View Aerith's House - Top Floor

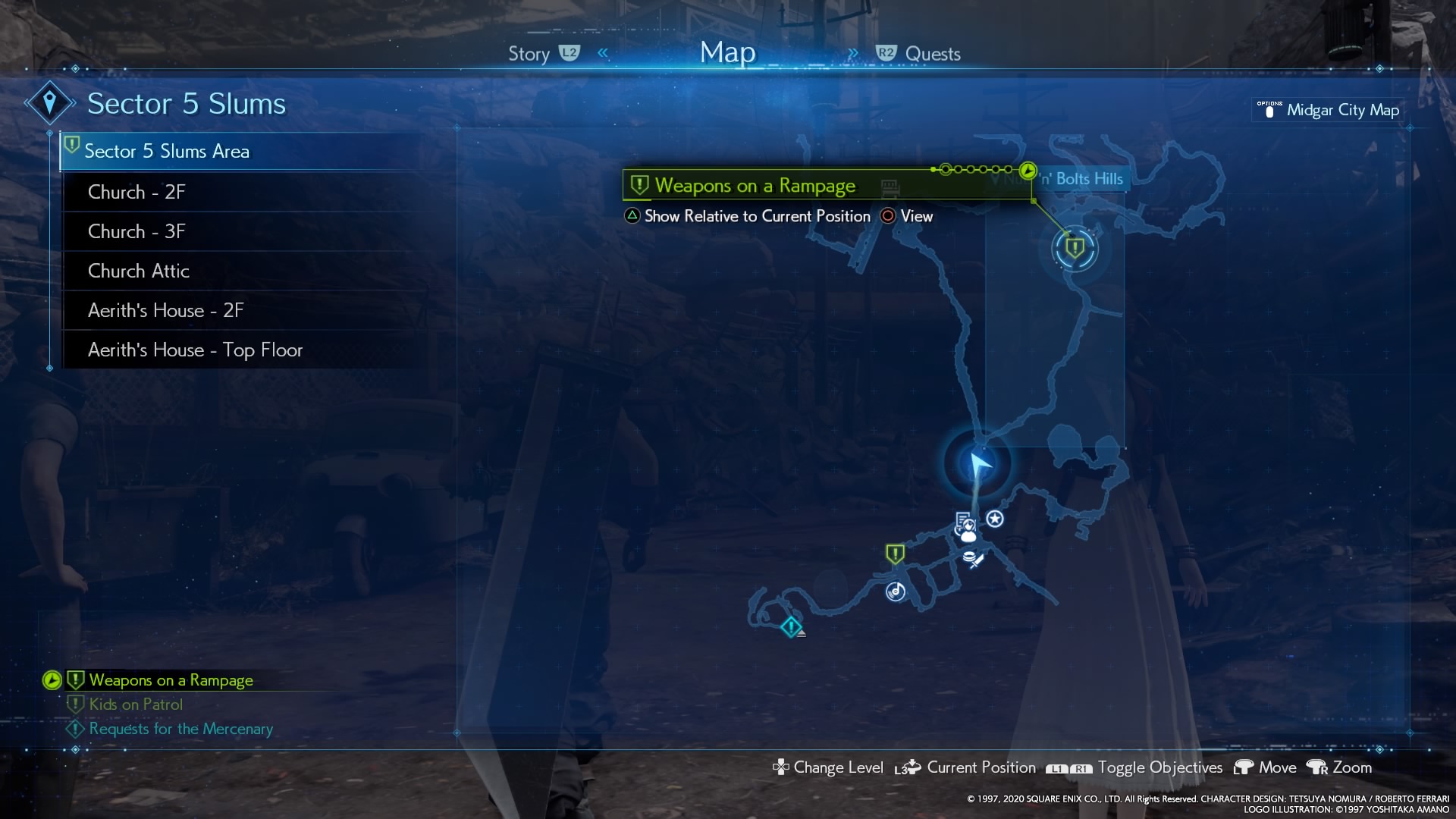pos(195,350)
